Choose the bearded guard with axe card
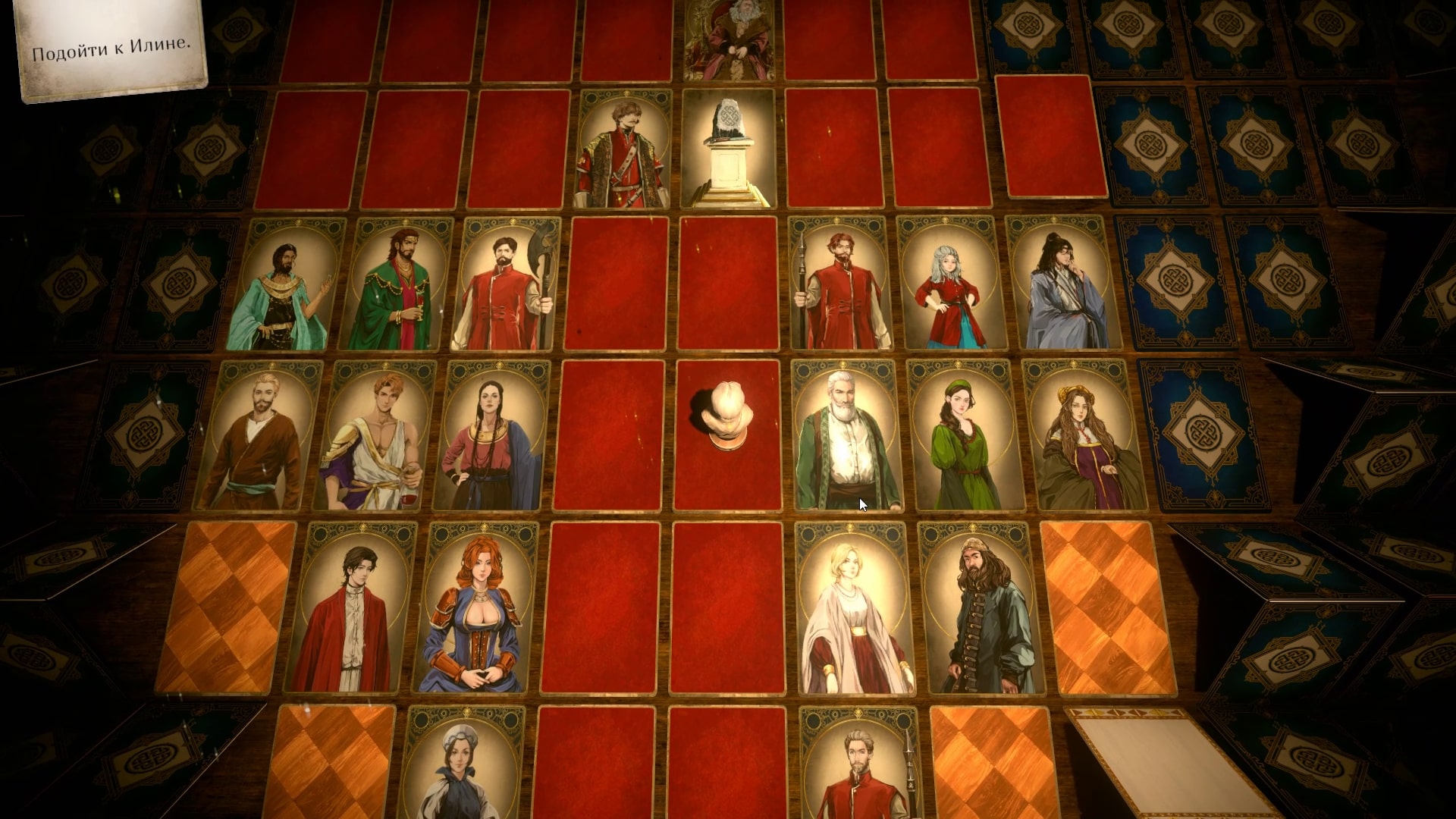Viewport: 1456px width, 819px height. (x=506, y=284)
